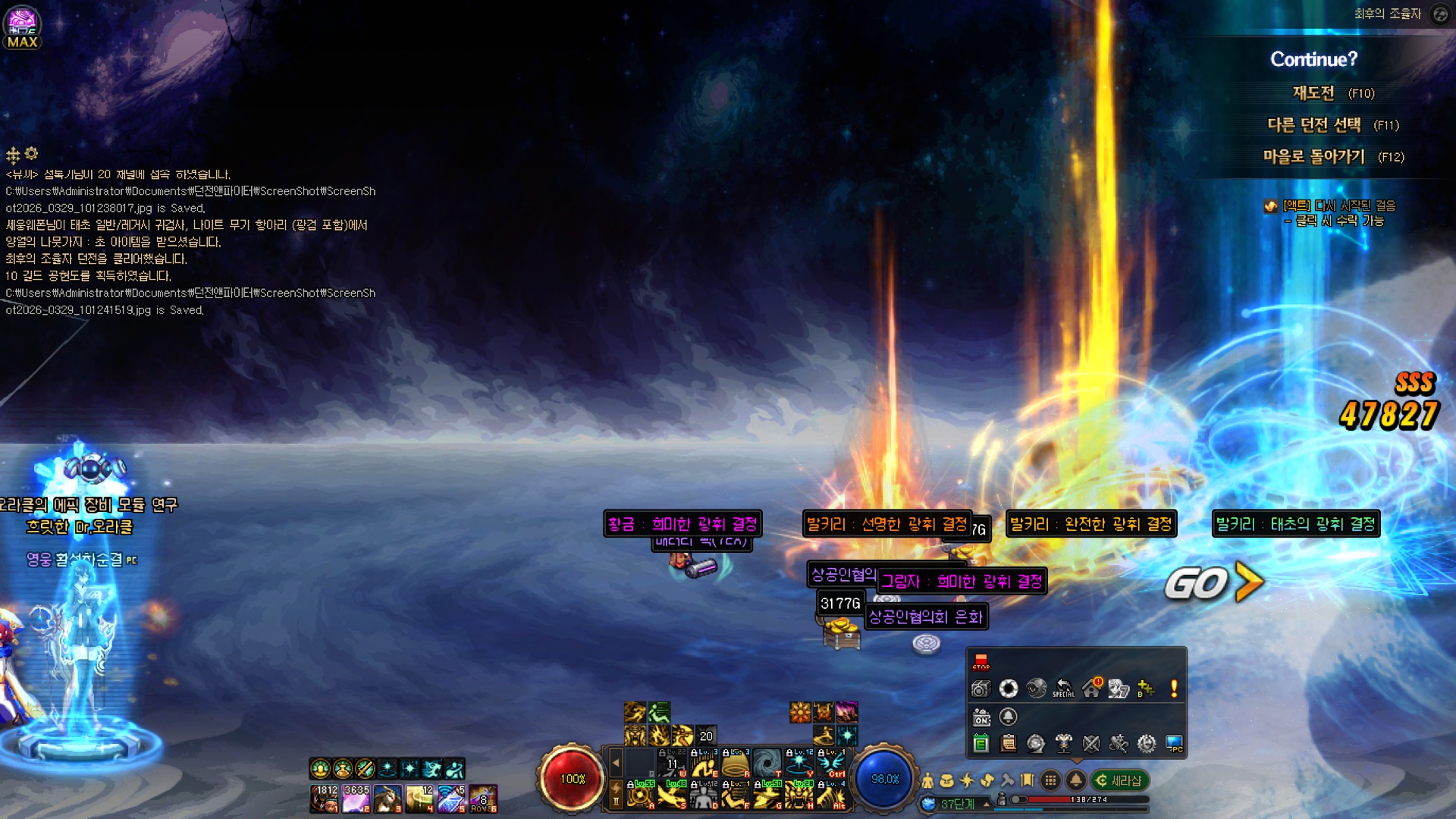Open the character info silhouette icon
The height and width of the screenshot is (819, 1456).
(927, 780)
